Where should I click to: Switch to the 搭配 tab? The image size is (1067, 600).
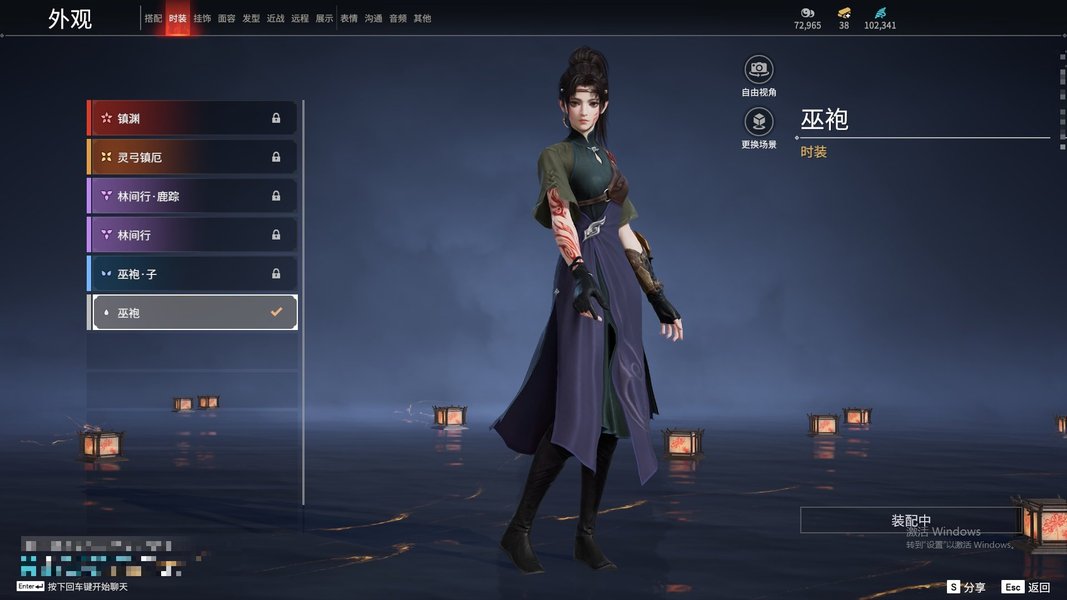[153, 19]
